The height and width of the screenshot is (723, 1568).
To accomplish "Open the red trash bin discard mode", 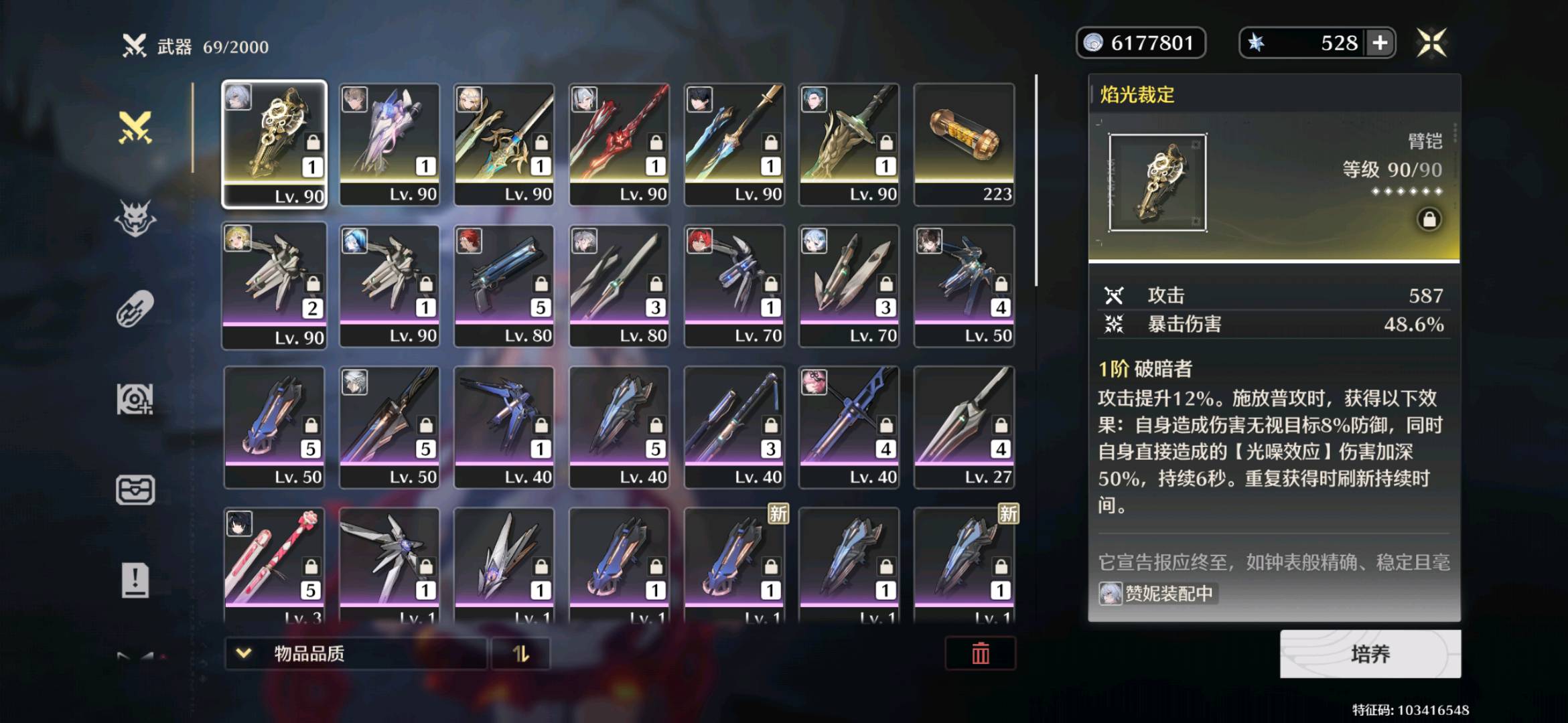I will tap(980, 653).
